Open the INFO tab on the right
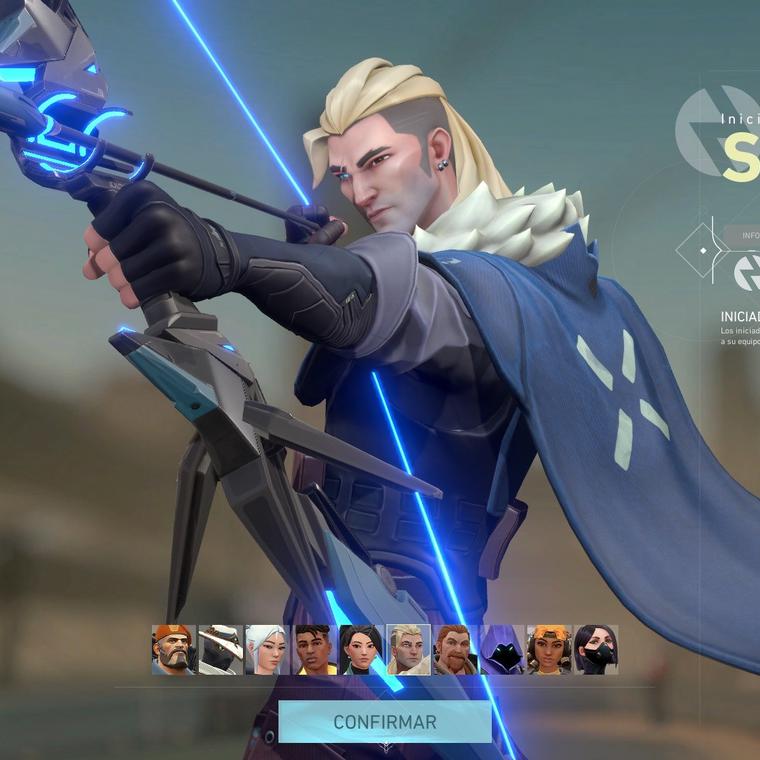The width and height of the screenshot is (760, 760). click(749, 235)
